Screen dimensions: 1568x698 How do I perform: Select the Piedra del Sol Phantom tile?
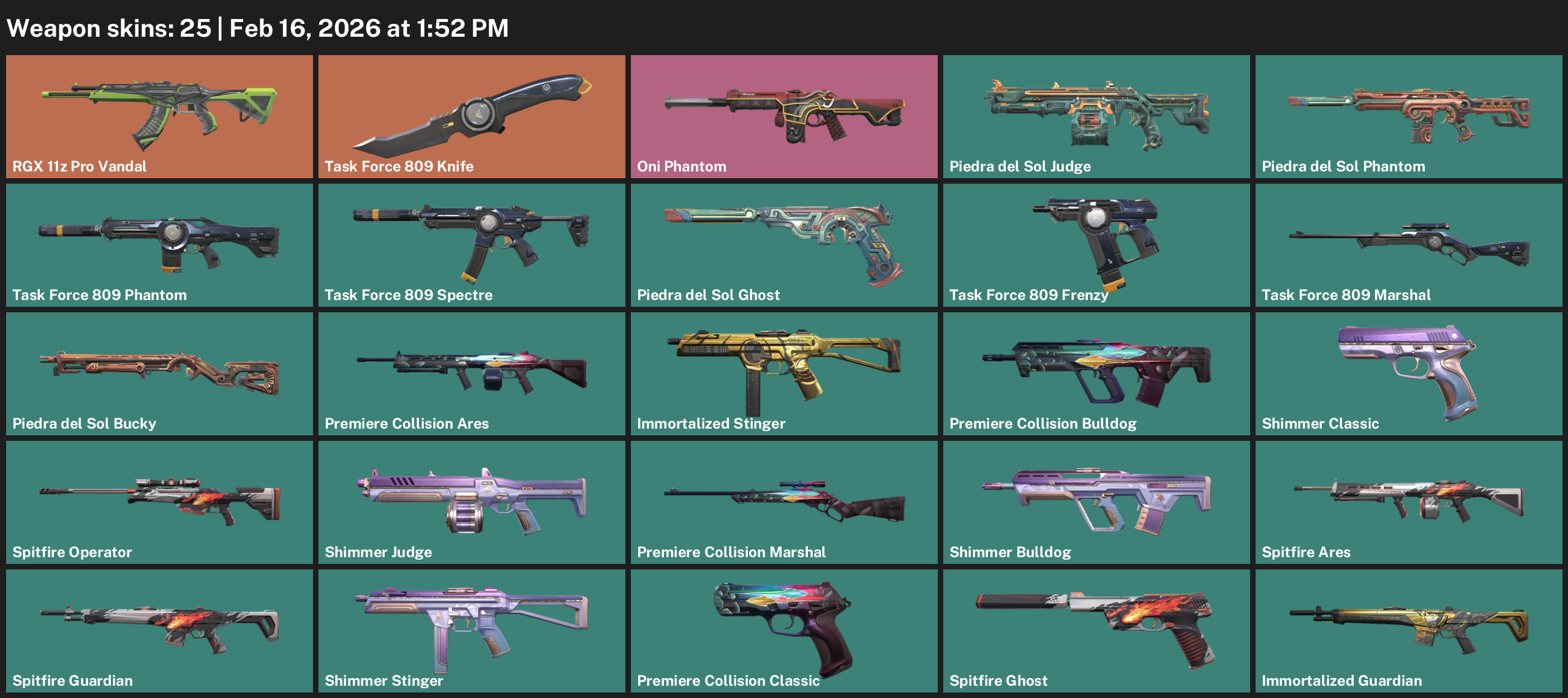1409,116
